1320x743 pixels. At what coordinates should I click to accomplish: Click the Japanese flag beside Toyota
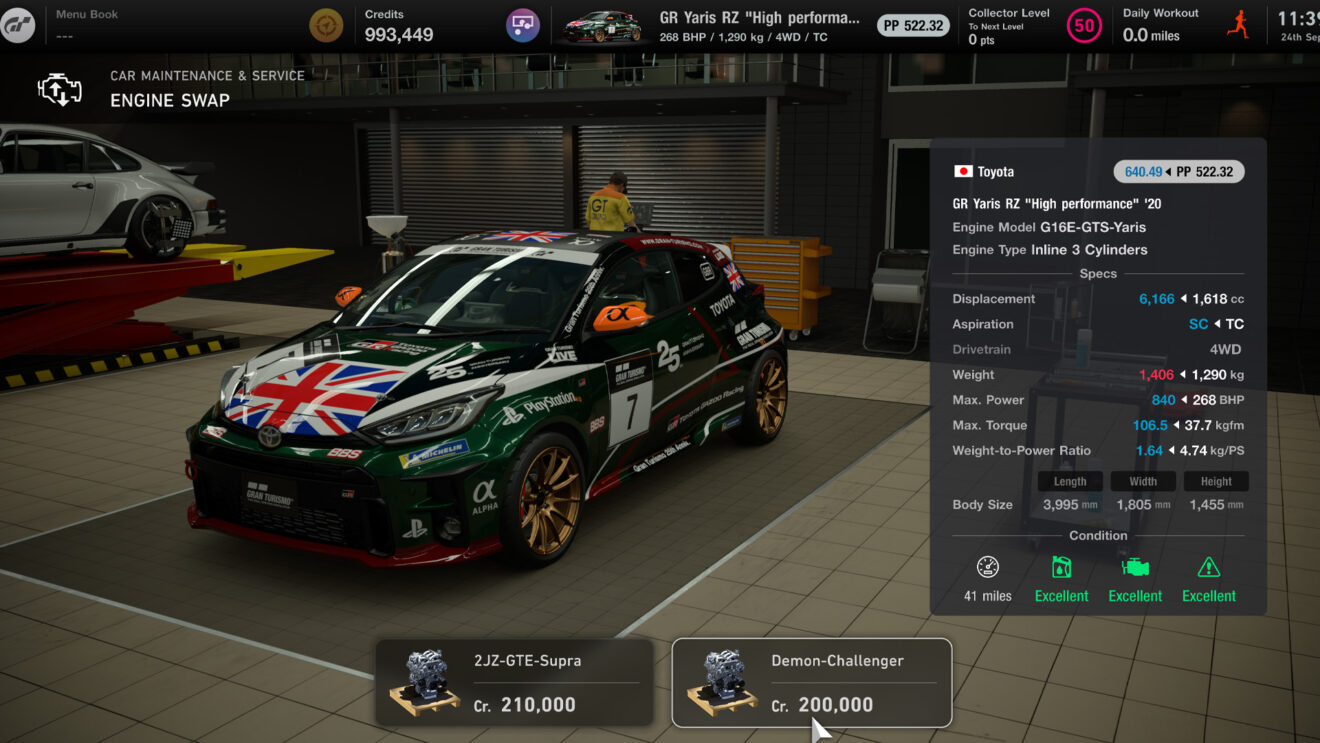pos(962,171)
